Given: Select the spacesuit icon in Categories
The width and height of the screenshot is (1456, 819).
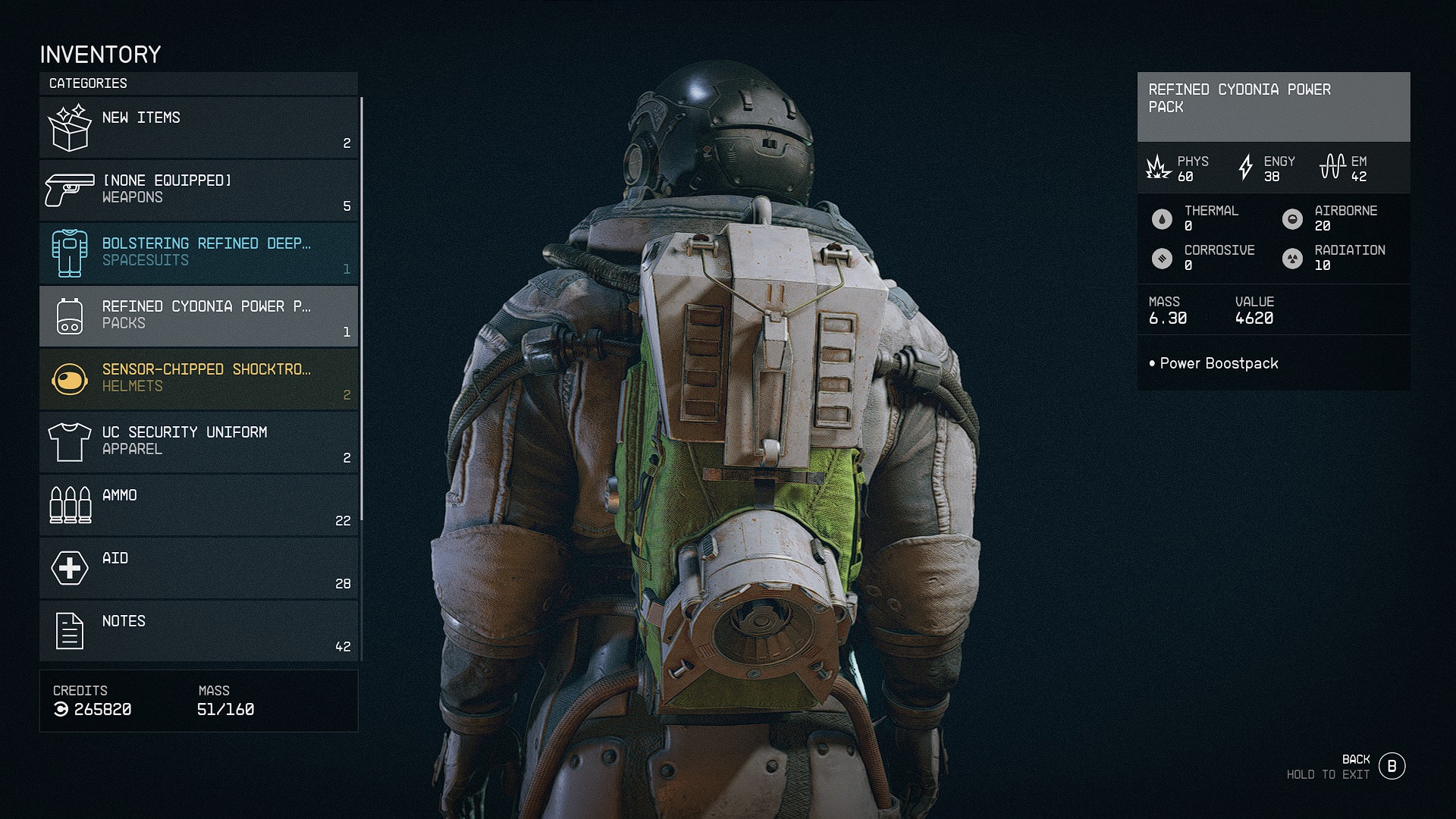Looking at the screenshot, I should pyautogui.click(x=71, y=252).
